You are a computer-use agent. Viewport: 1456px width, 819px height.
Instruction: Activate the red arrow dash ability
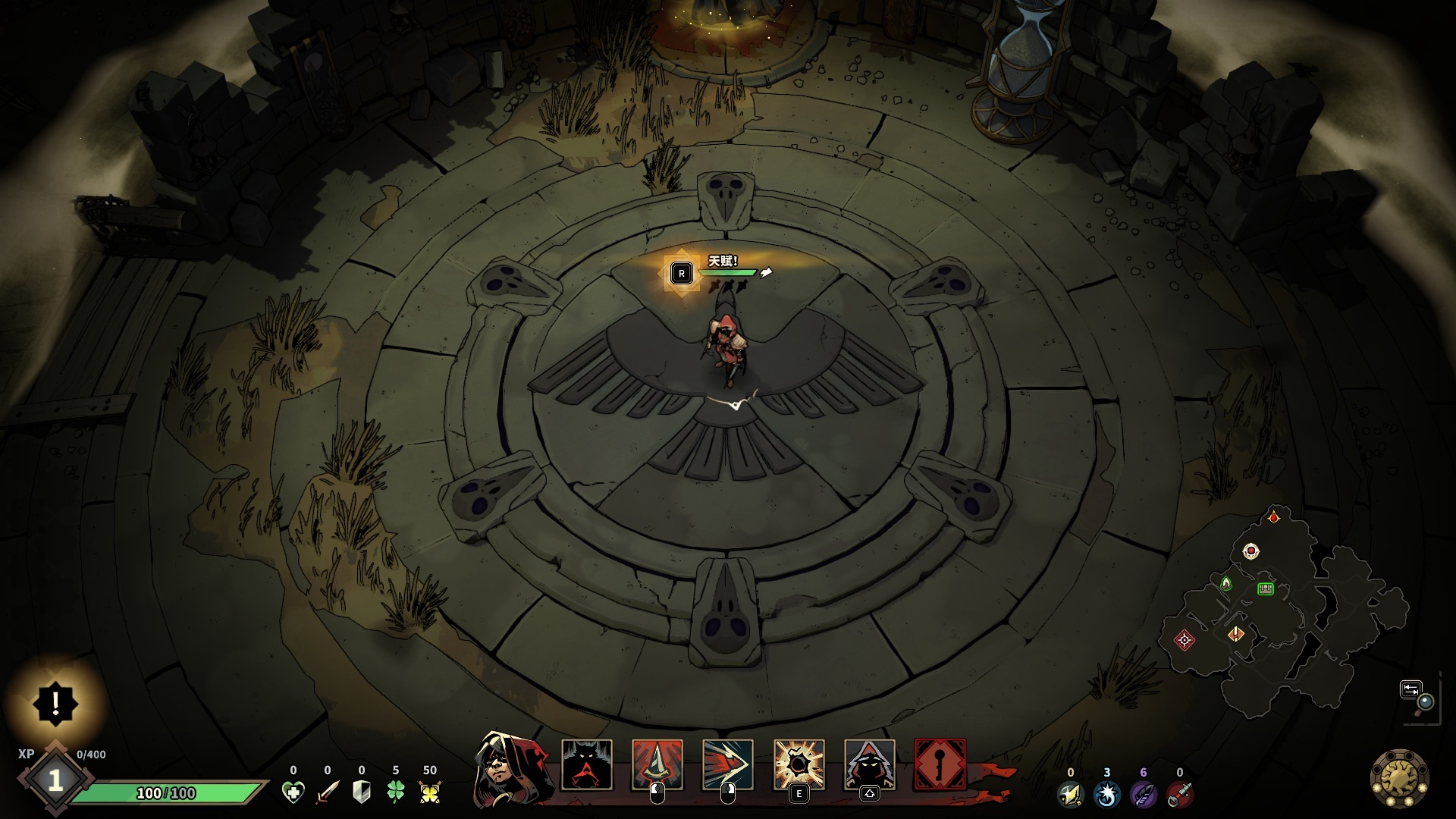coord(728,765)
